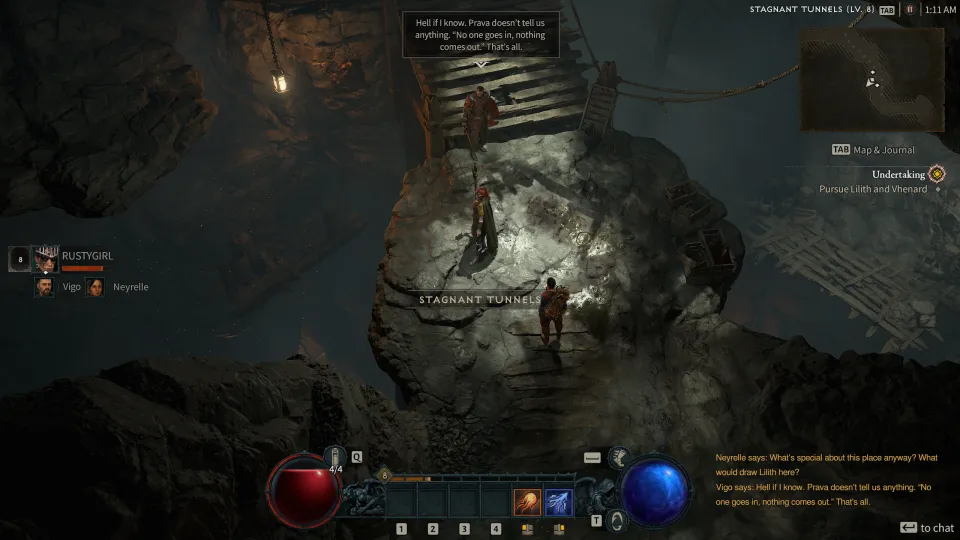This screenshot has width=960, height=540.
Task: Click the red pause icon beside the clock
Action: (909, 9)
